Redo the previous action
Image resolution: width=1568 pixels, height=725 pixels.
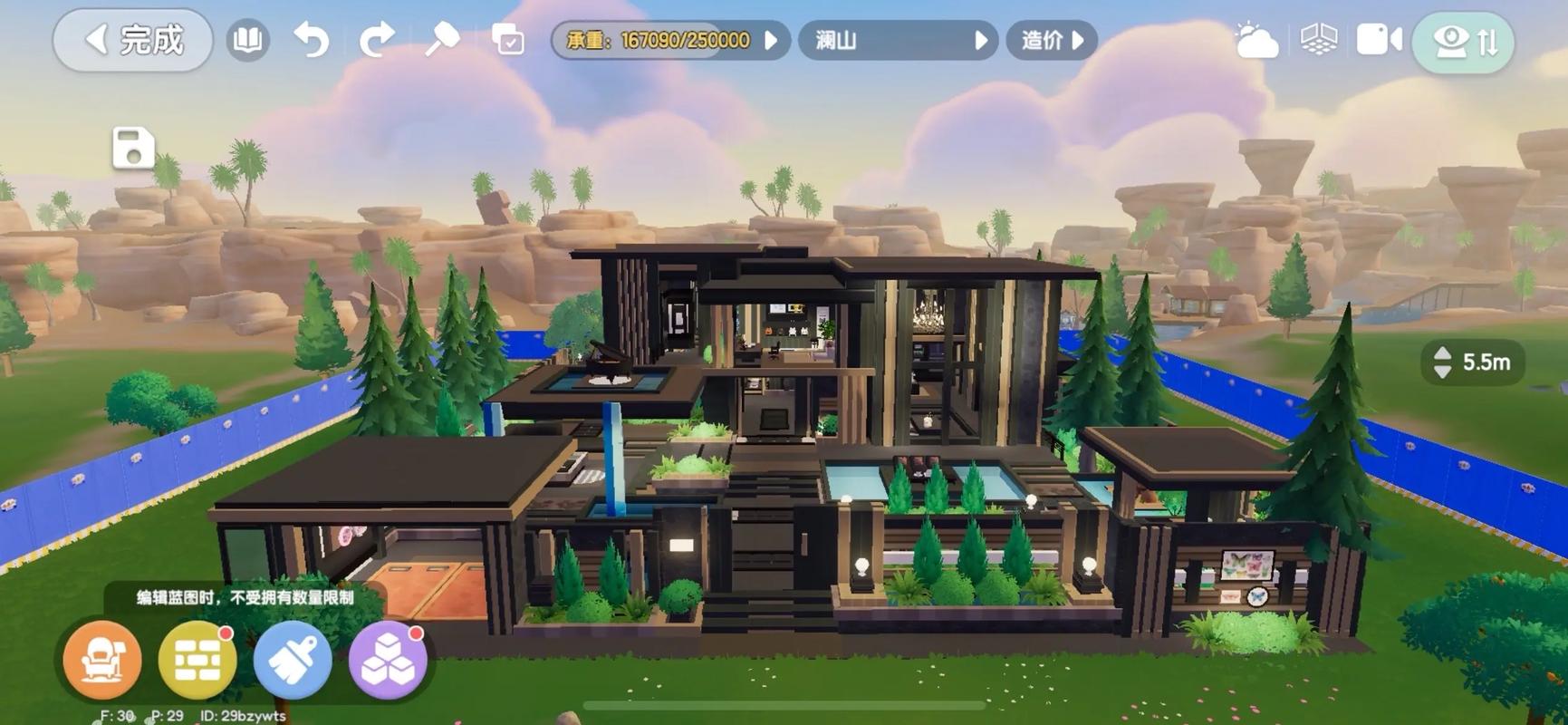(377, 41)
